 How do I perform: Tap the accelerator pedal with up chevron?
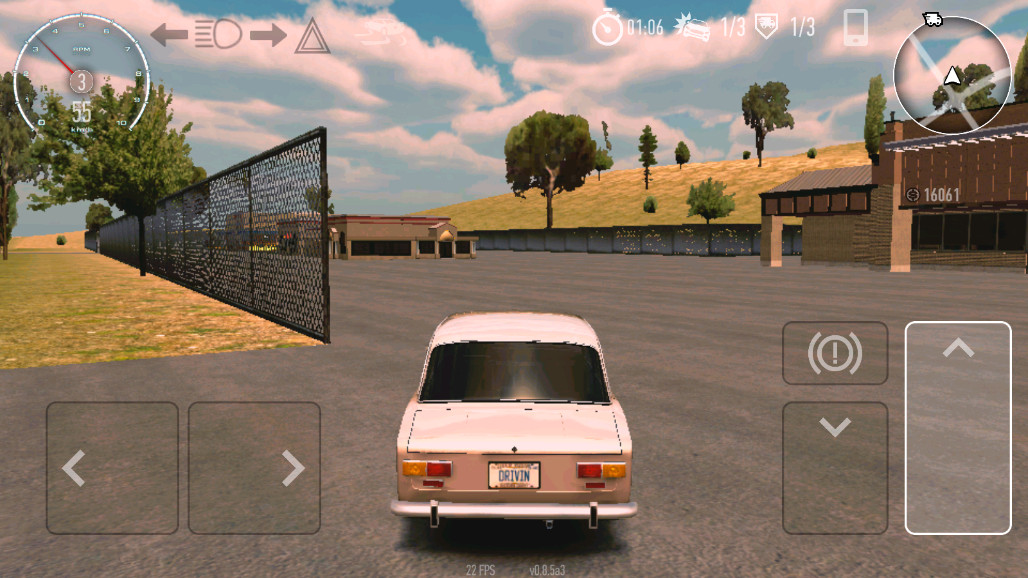[x=958, y=428]
